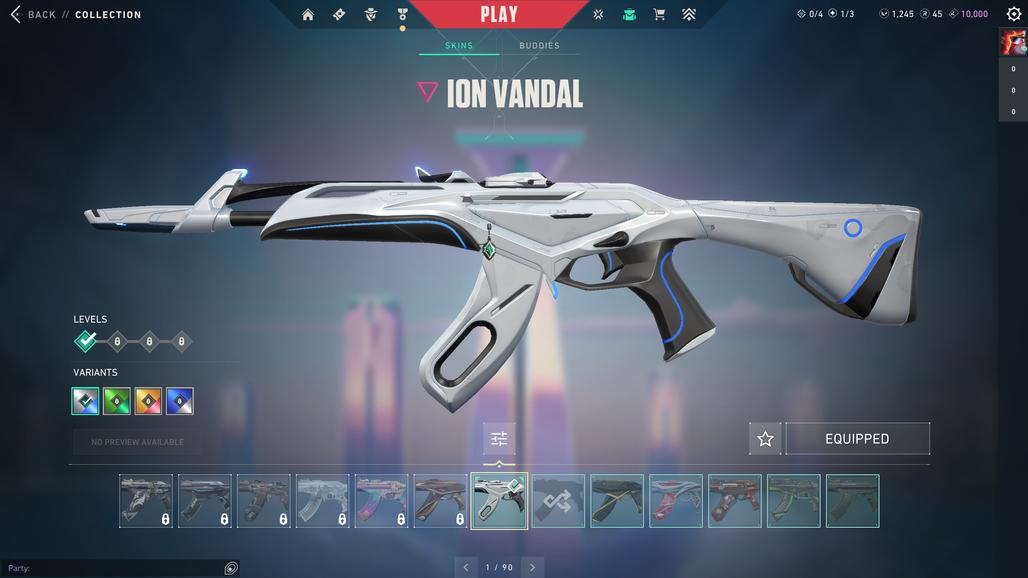Image resolution: width=1028 pixels, height=578 pixels.
Task: Click the red PLAY button
Action: (x=498, y=15)
